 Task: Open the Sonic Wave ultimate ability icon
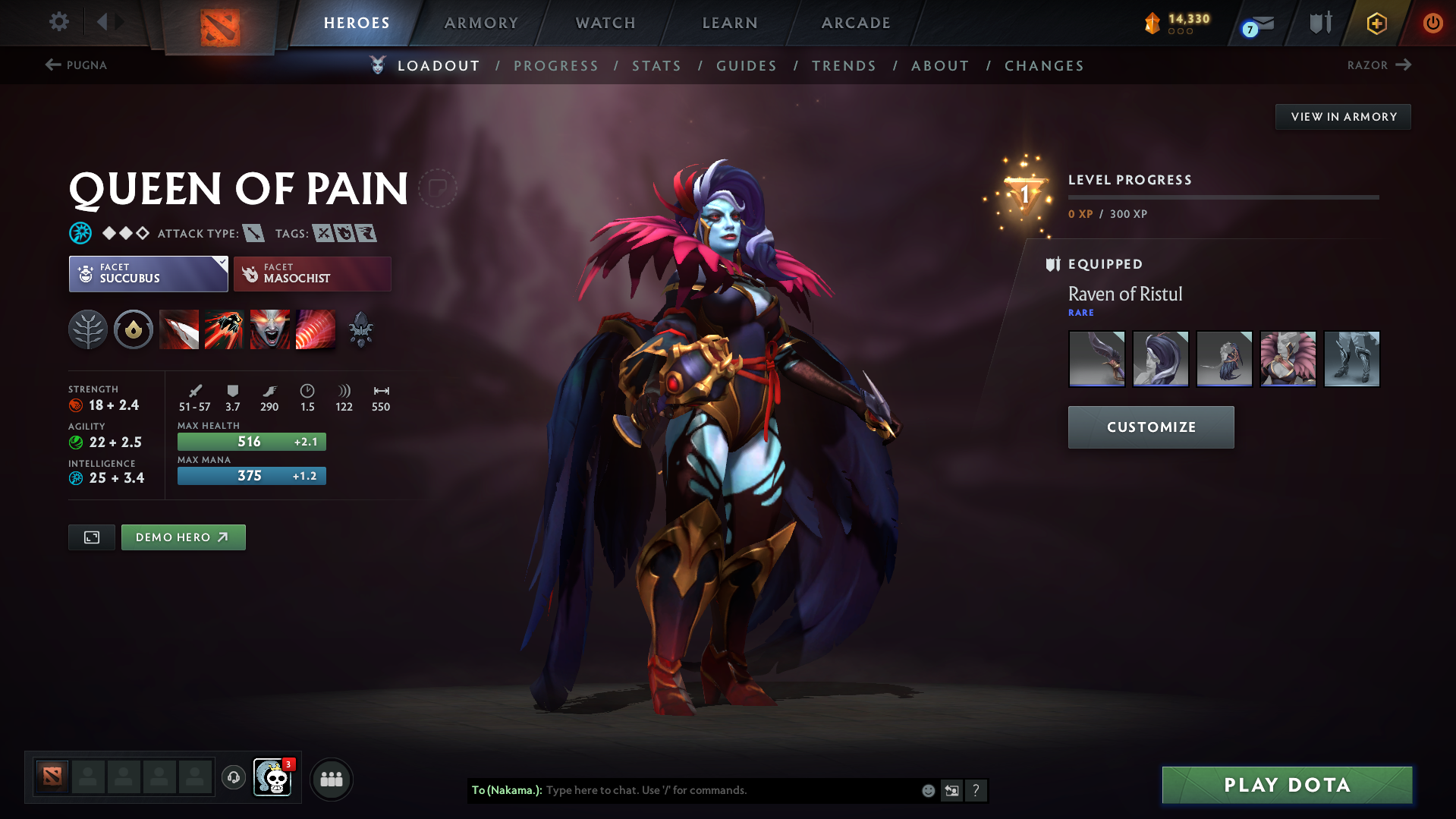[316, 329]
